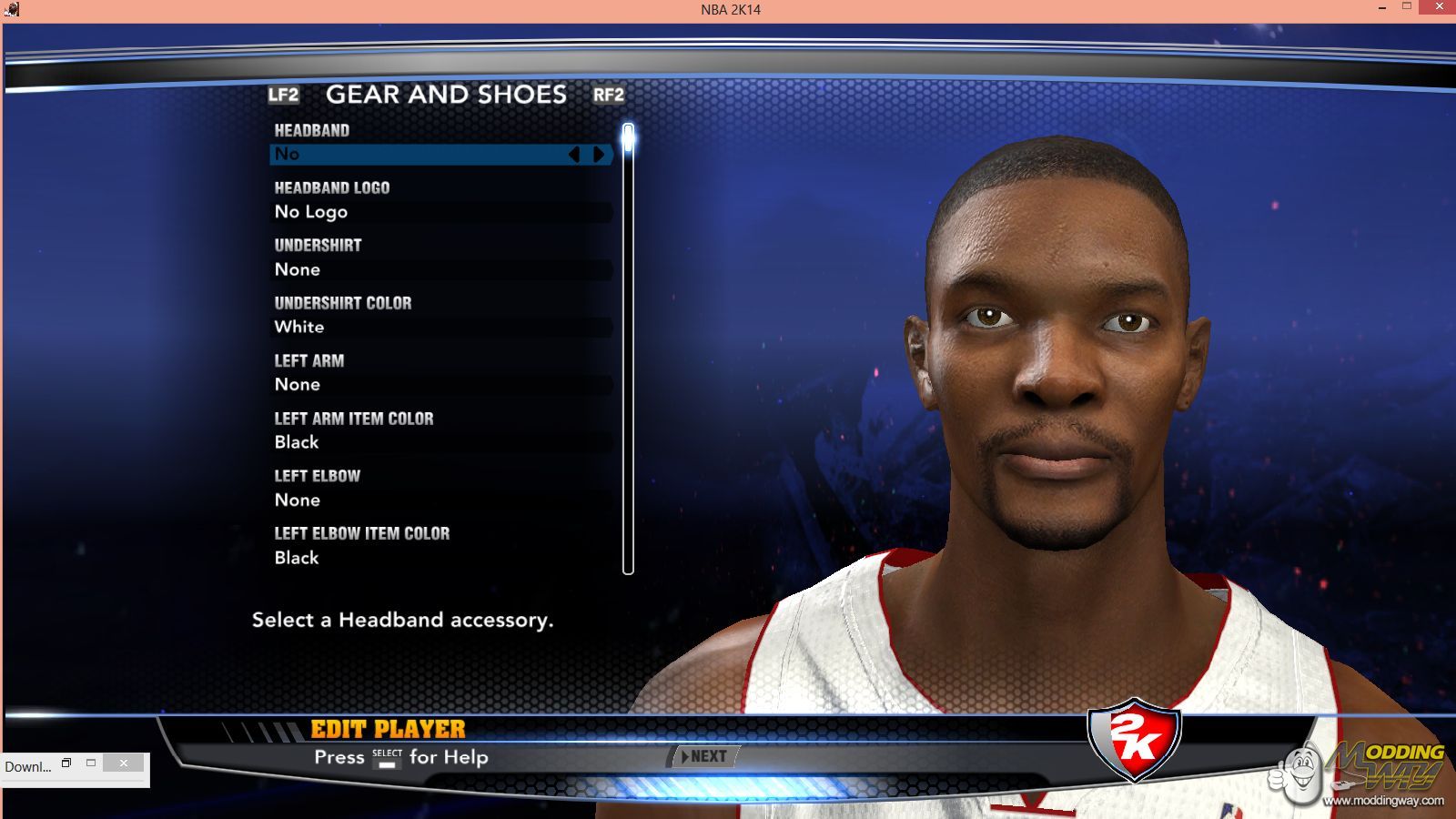Select the Headband option row

tap(419, 155)
